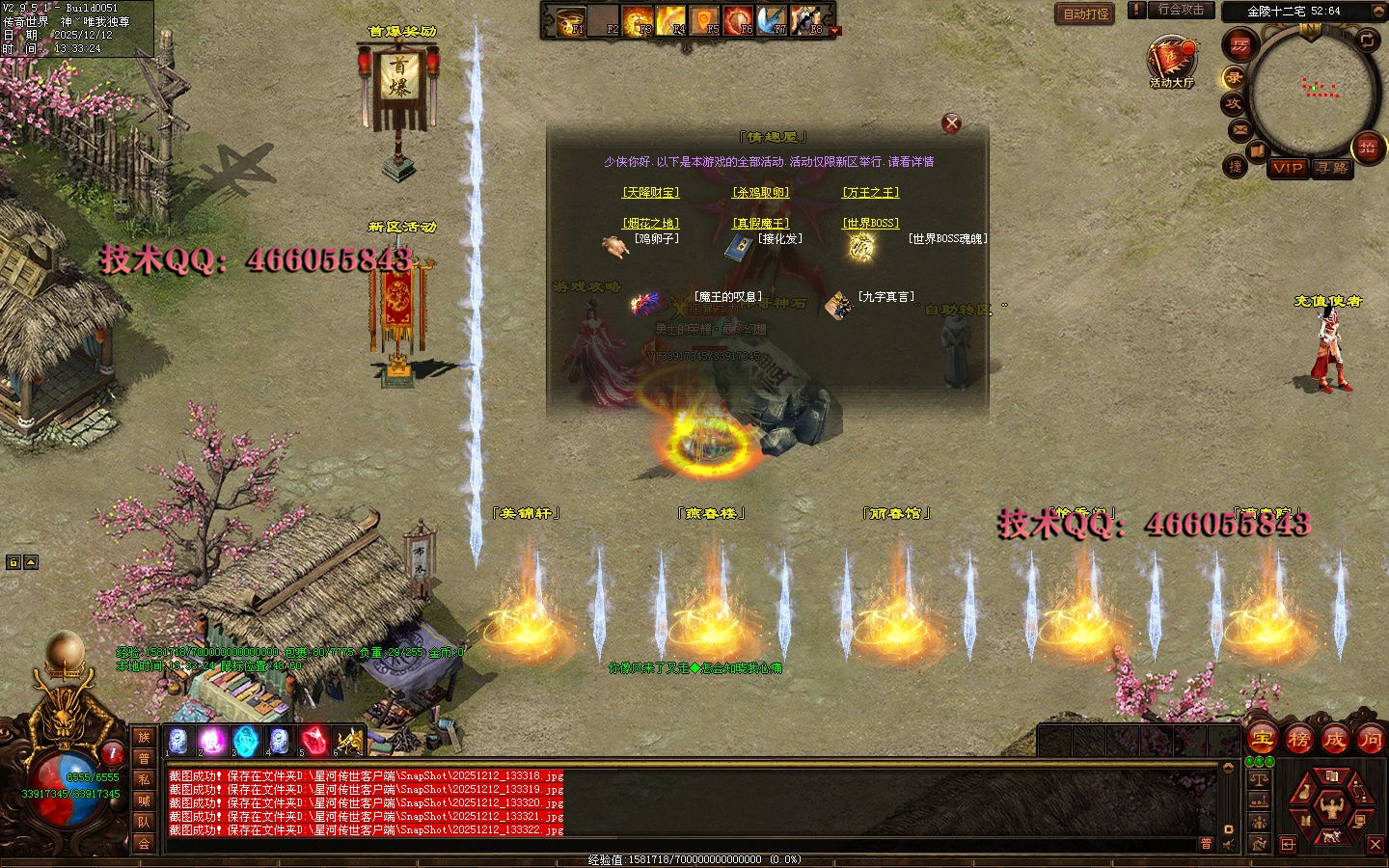Screen dimensions: 1389x868
Task: Activate the 寻路 pathfinding button
Action: pos(1332,168)
